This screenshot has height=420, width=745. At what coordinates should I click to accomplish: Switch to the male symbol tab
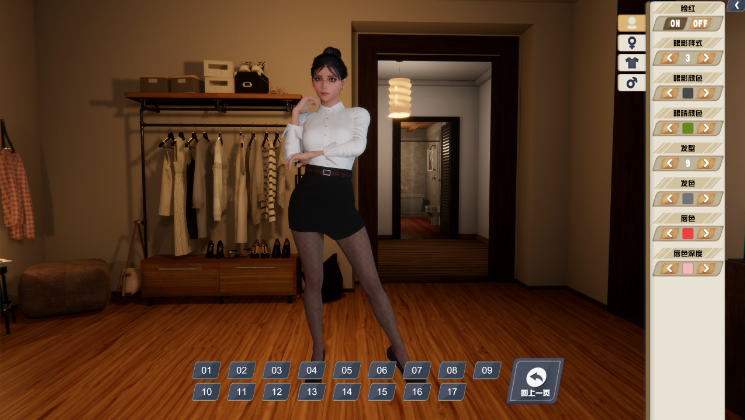point(631,83)
